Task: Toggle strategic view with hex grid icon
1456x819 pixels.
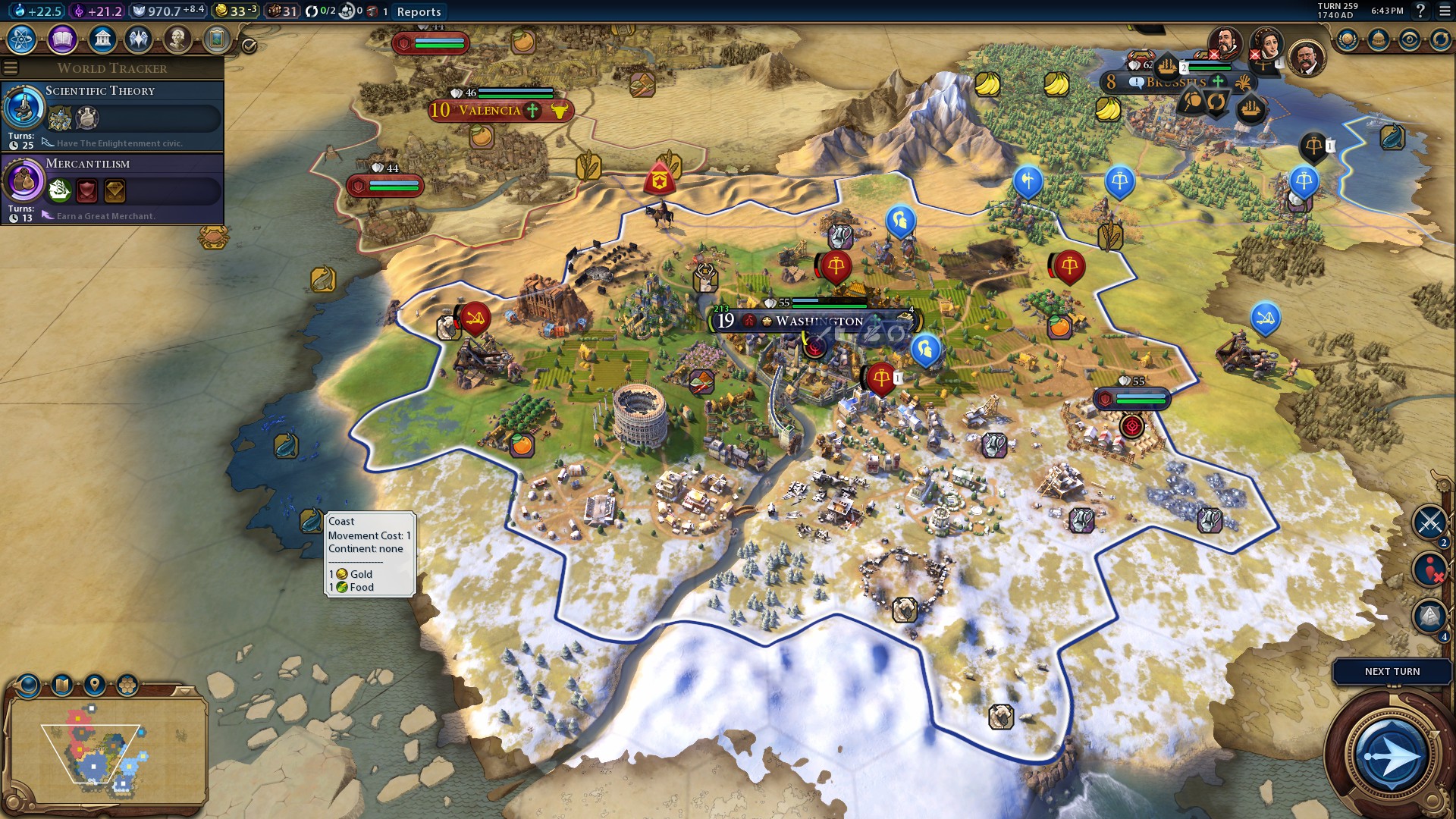Action: [127, 683]
